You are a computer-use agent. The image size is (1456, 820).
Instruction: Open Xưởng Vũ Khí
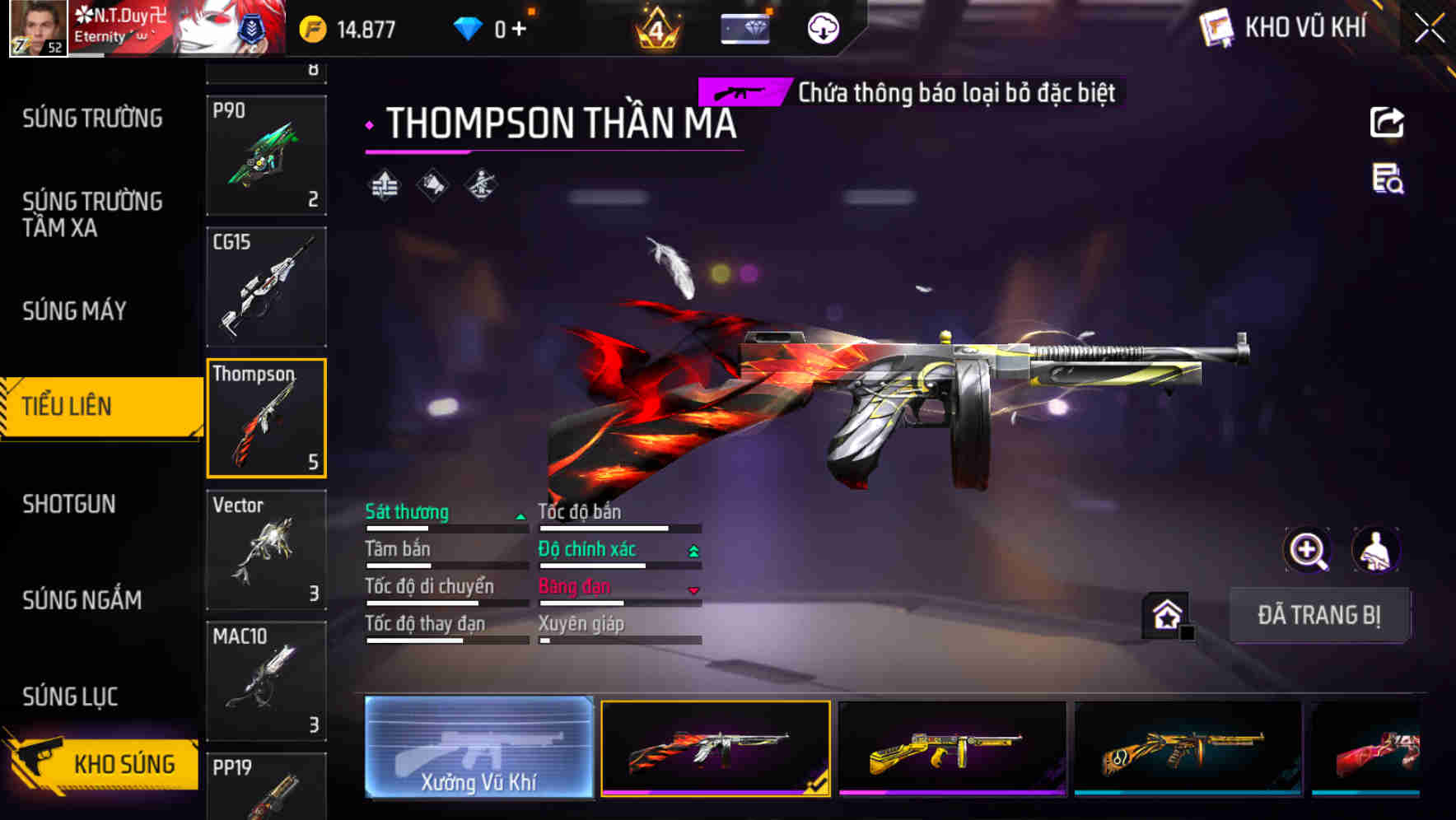tap(478, 749)
